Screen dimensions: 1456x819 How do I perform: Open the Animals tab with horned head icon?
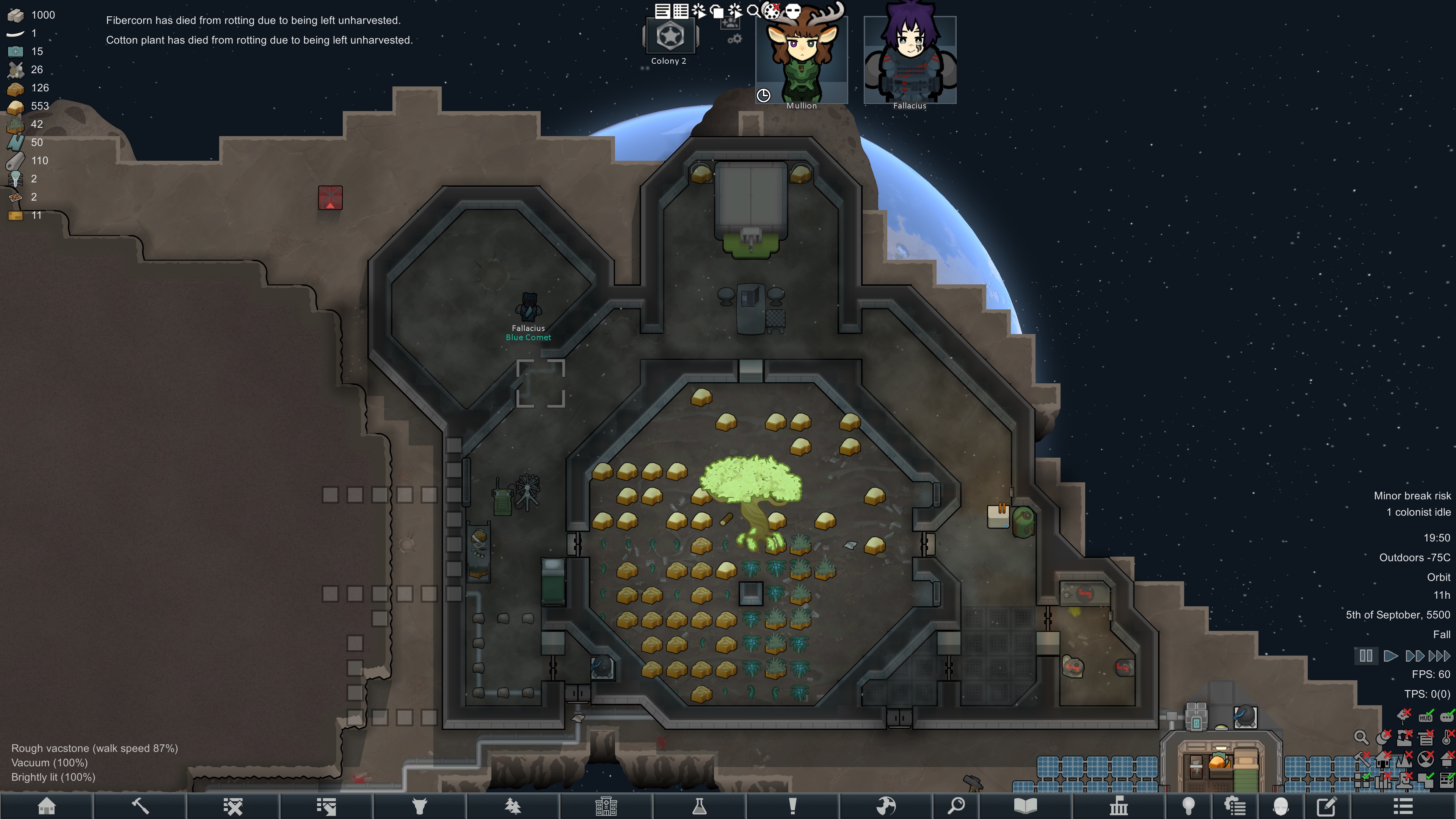click(x=419, y=806)
